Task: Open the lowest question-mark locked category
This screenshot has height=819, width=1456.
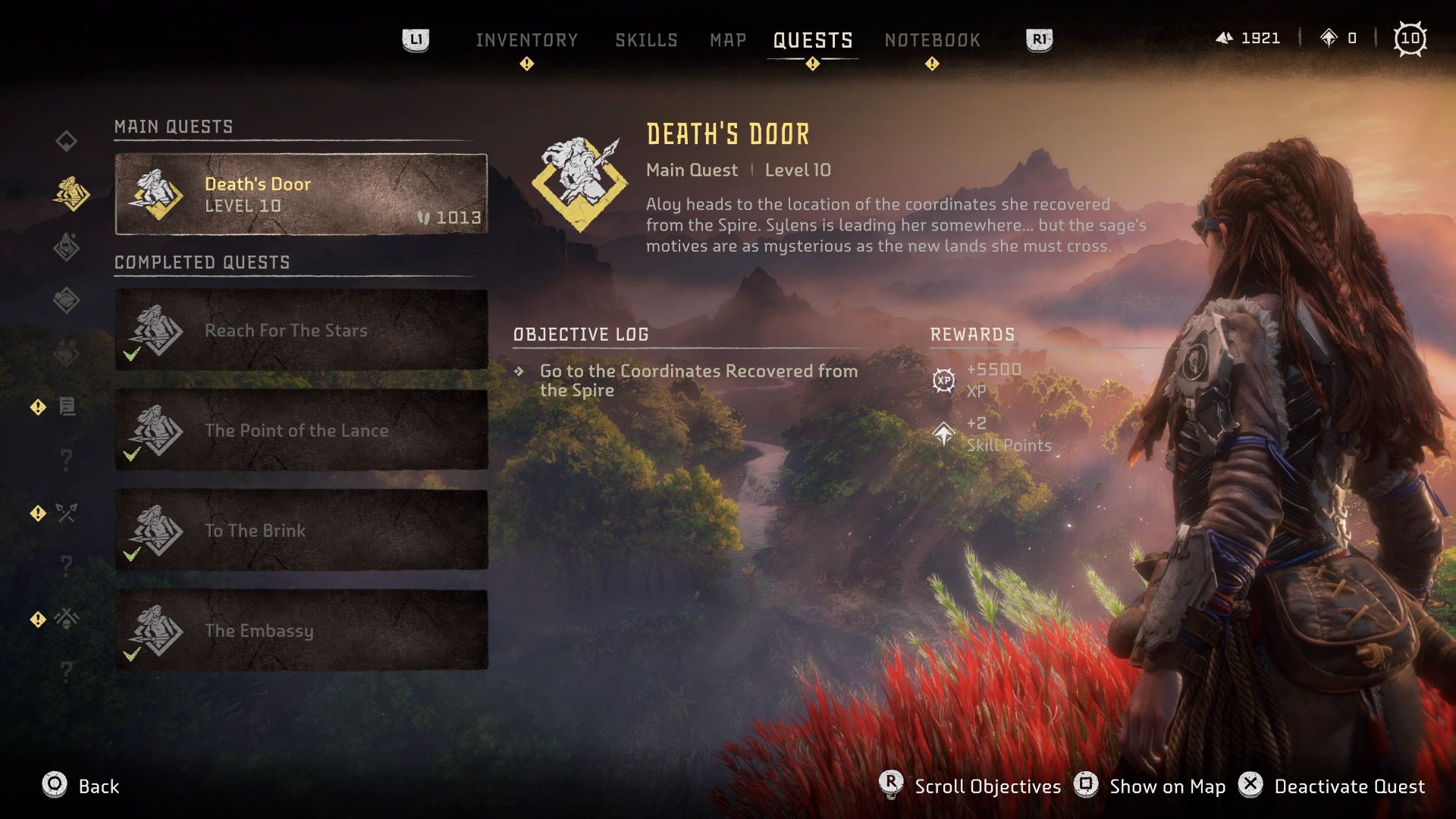Action: pos(67,673)
